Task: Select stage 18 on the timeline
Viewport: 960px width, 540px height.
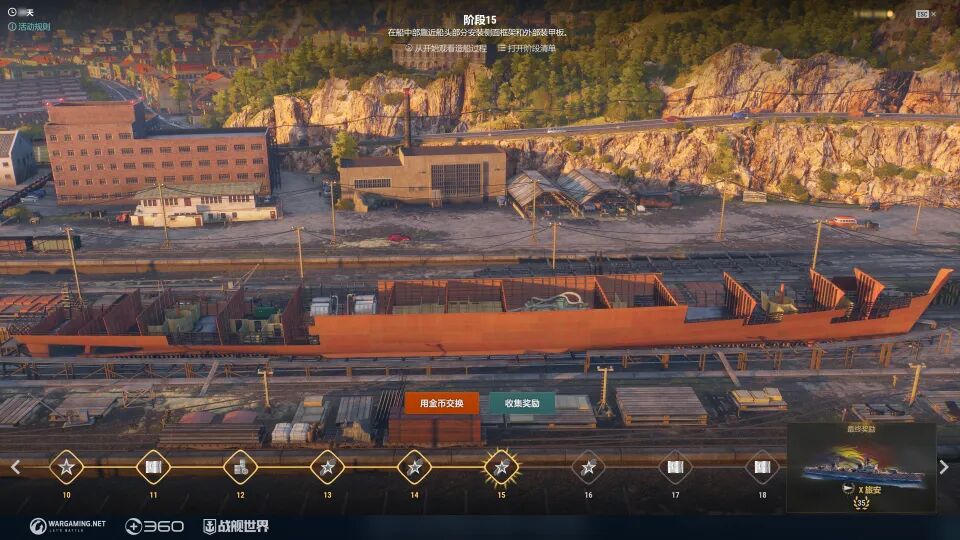Action: pos(762,466)
